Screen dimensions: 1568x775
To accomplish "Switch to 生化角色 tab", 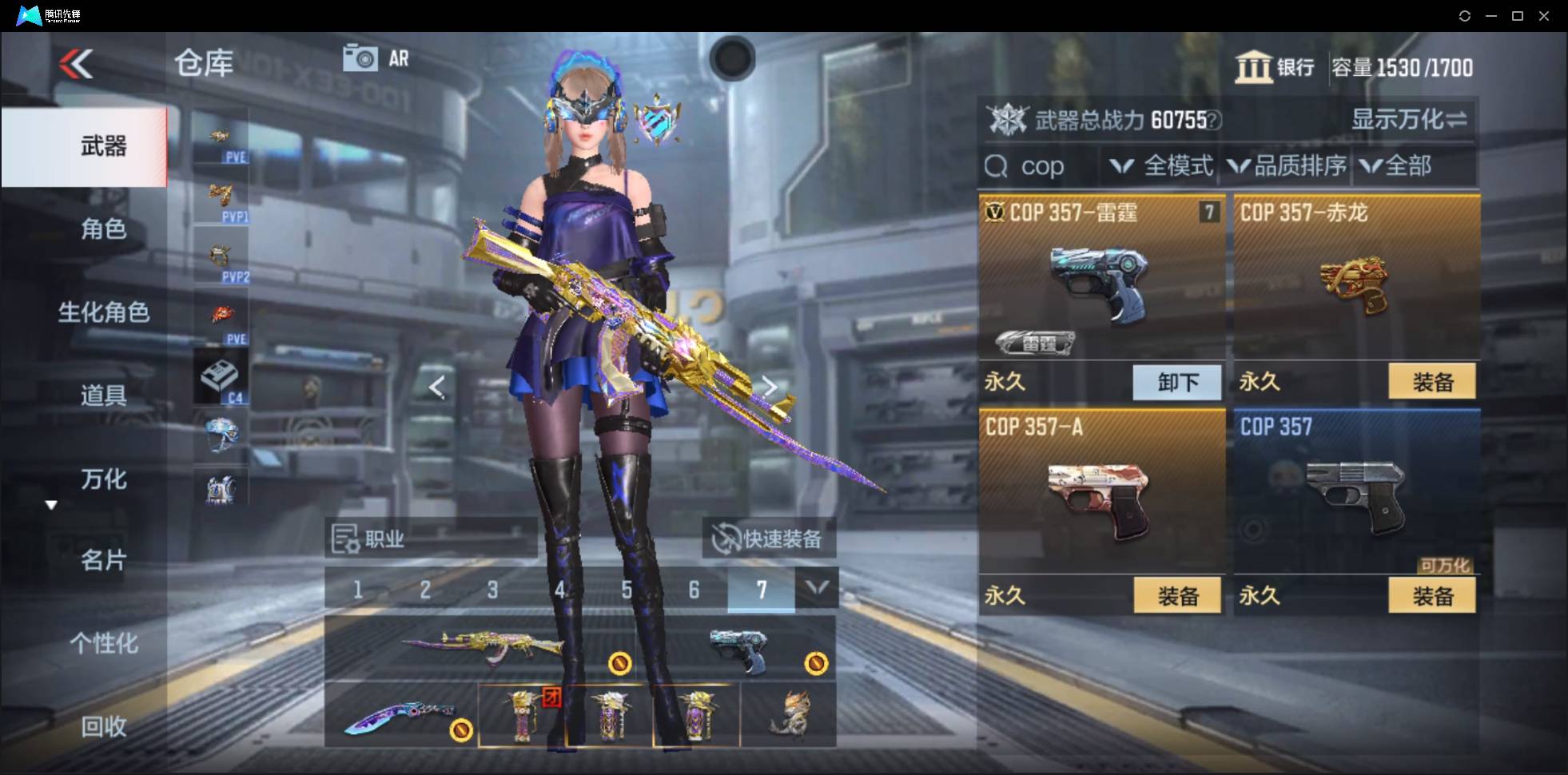I will click(103, 312).
